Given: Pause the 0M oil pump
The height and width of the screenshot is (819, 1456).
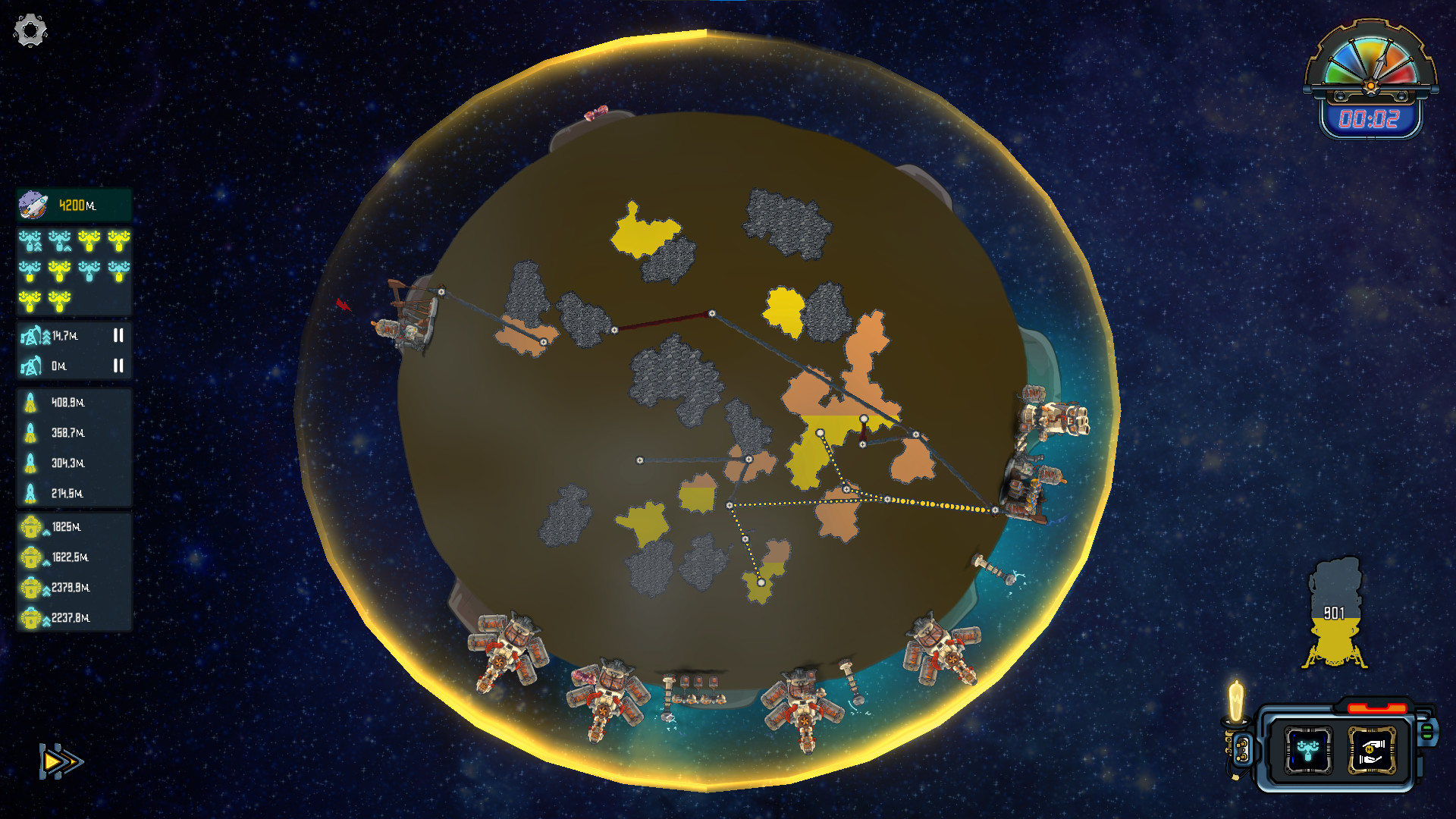Looking at the screenshot, I should click(118, 366).
